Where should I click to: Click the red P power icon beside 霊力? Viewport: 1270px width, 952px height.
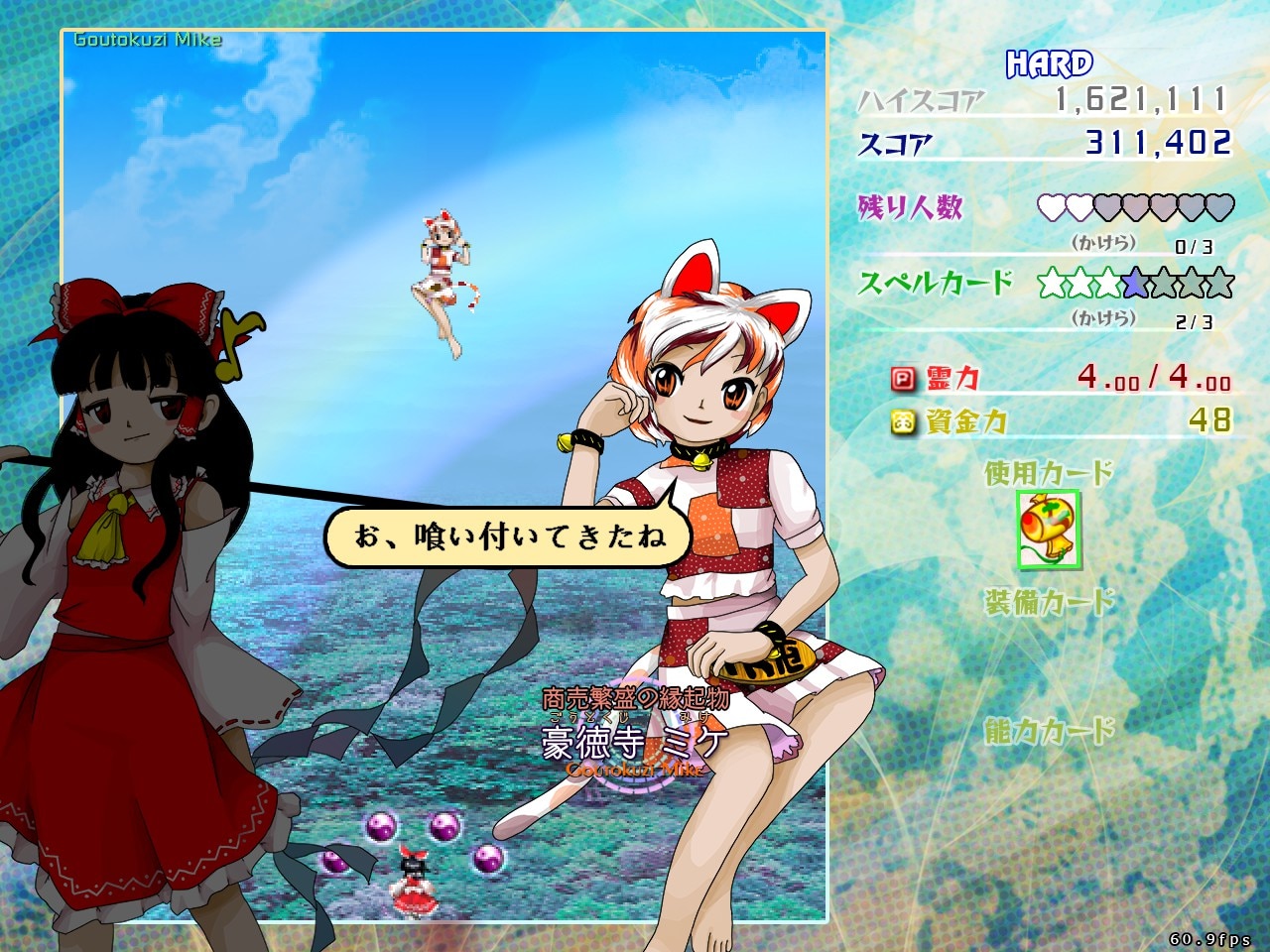pyautogui.click(x=904, y=377)
